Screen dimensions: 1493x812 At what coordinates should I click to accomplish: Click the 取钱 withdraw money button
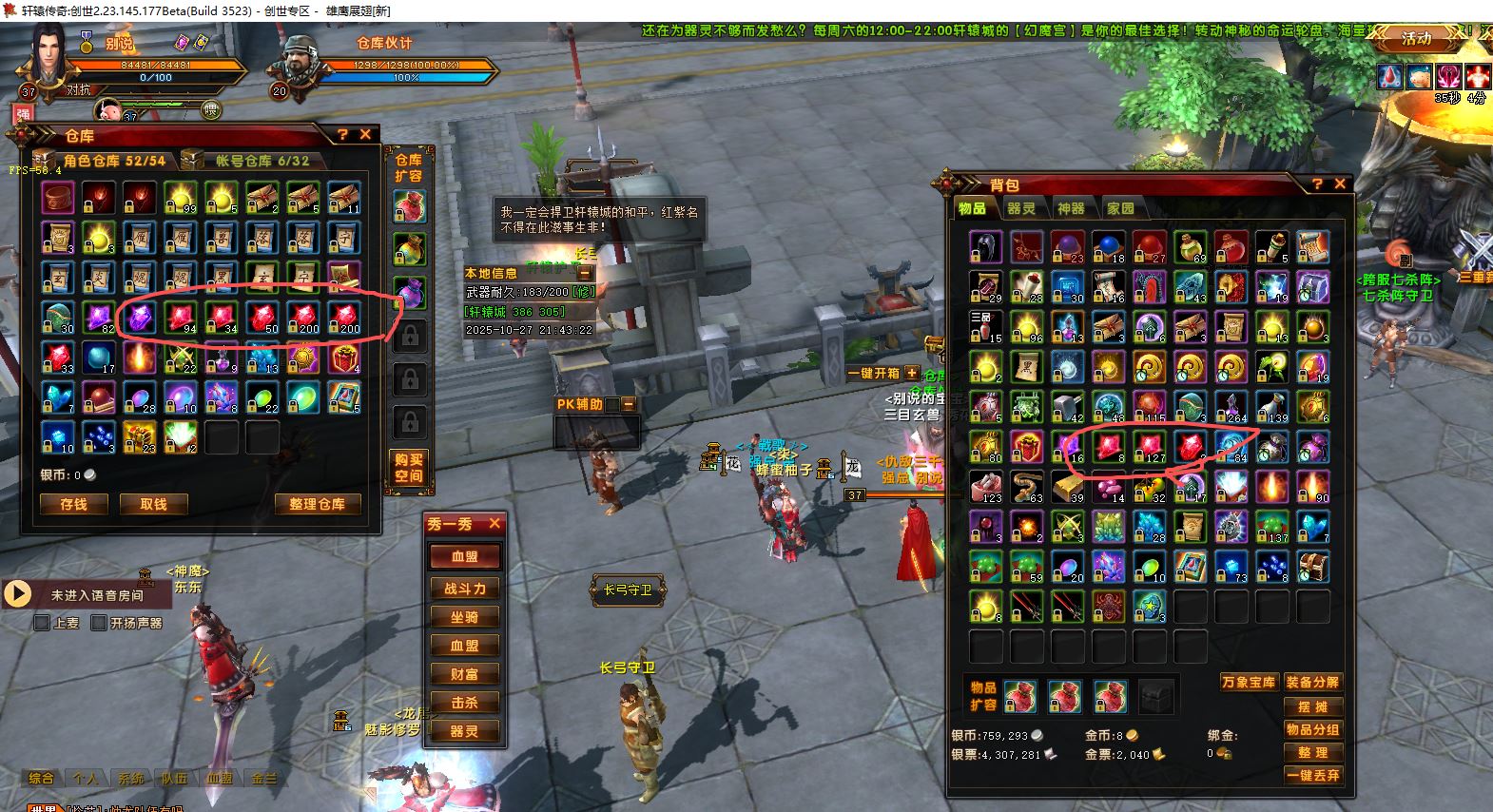[x=153, y=504]
